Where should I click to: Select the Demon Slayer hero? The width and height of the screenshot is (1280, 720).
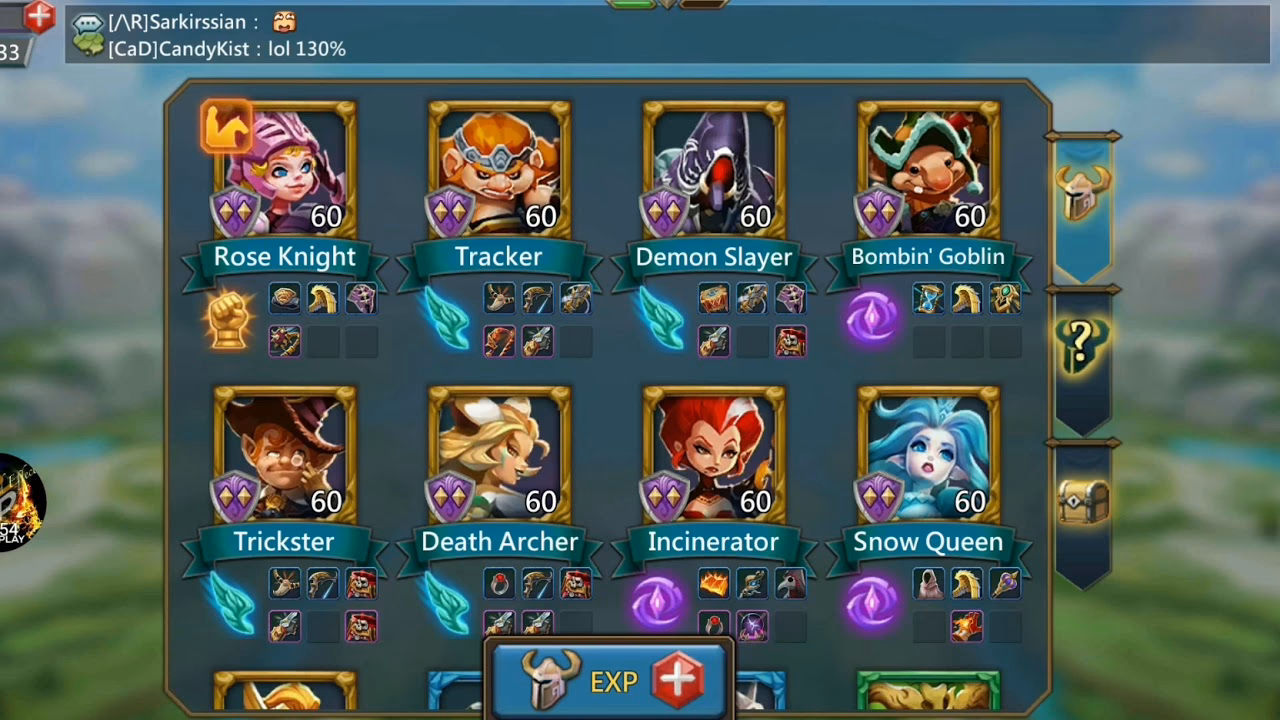pyautogui.click(x=713, y=170)
